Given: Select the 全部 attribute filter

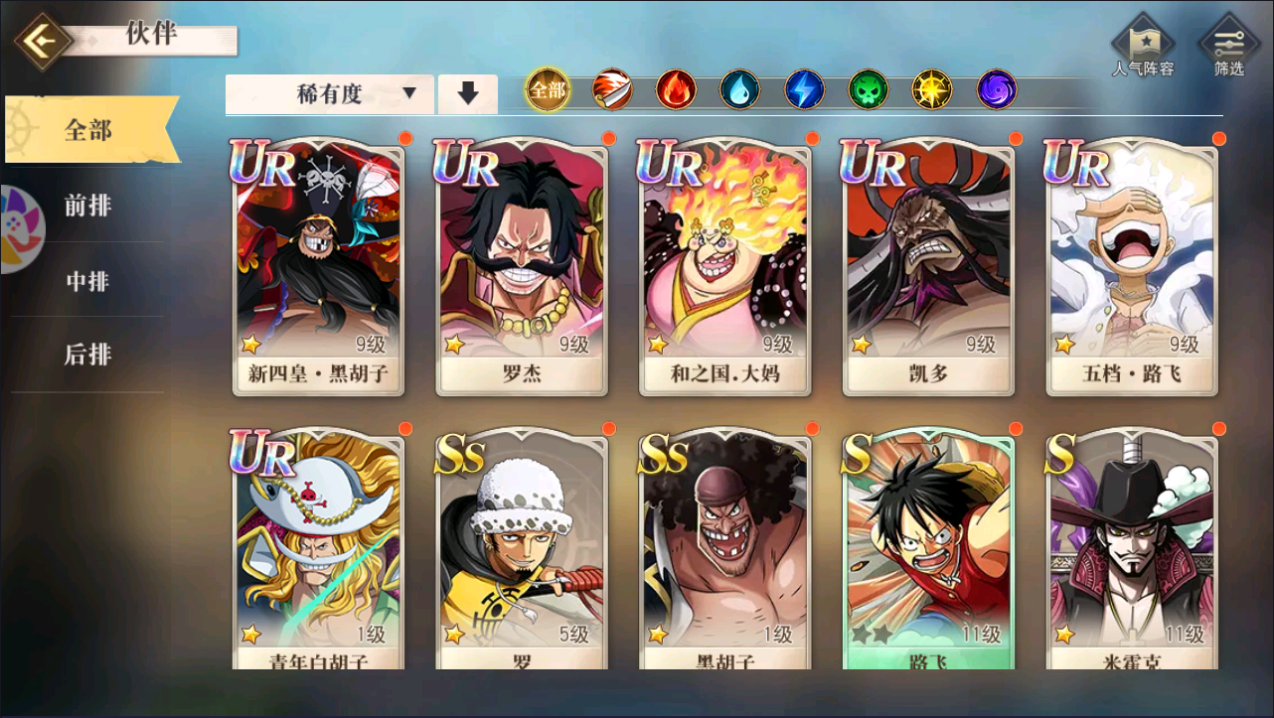Looking at the screenshot, I should tap(547, 91).
